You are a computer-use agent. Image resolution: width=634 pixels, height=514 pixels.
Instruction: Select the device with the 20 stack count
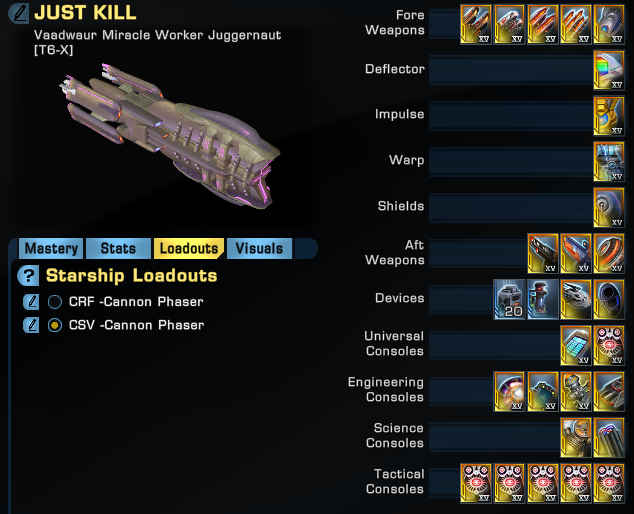510,299
